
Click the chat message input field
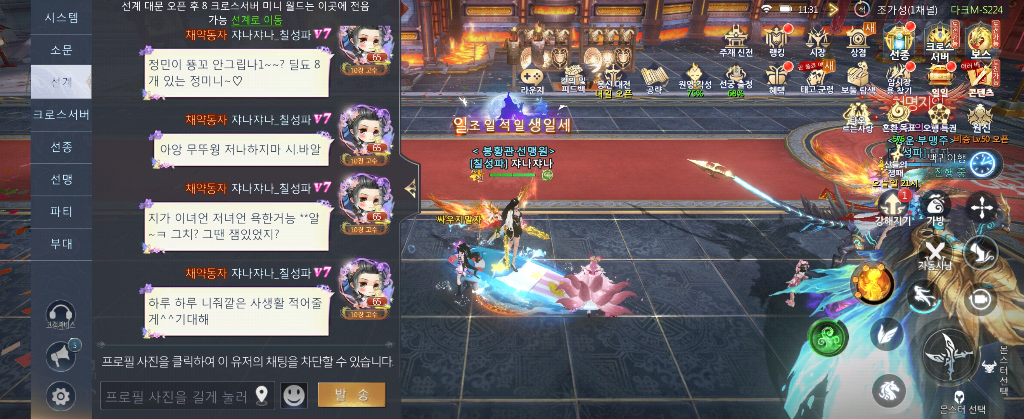coord(175,396)
